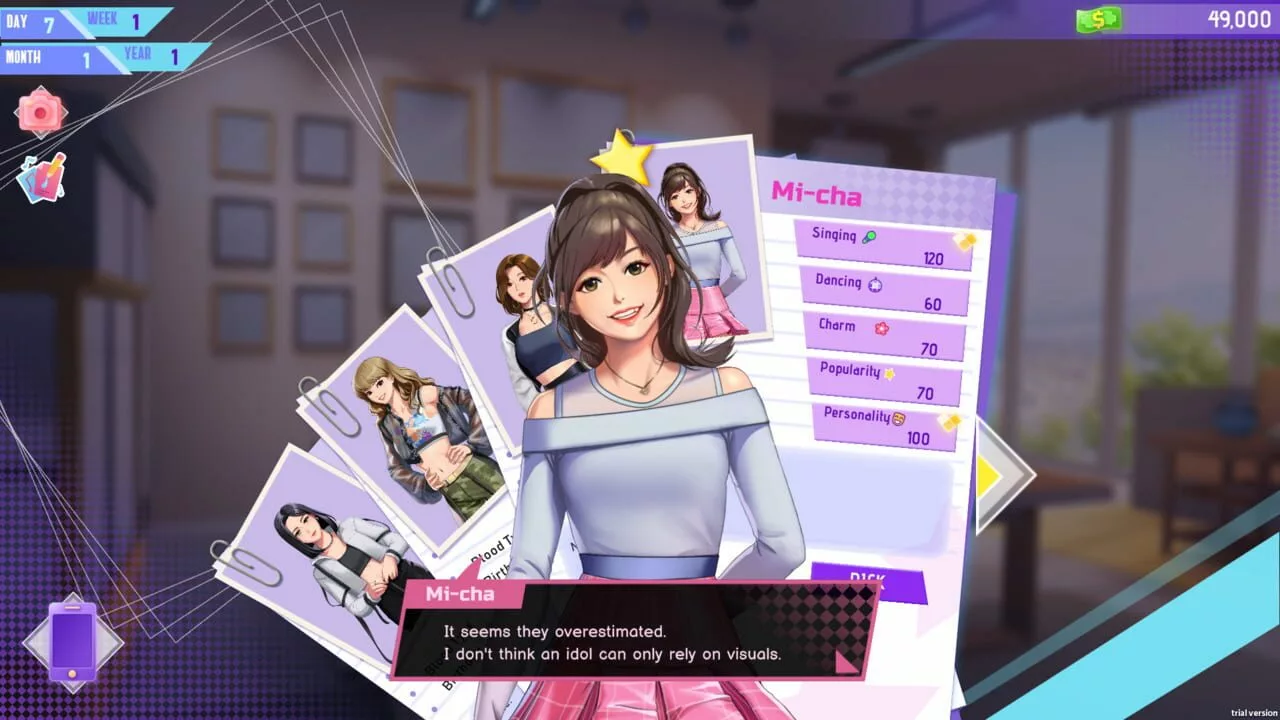Open the music cards icon
Image resolution: width=1280 pixels, height=720 pixels.
41,178
